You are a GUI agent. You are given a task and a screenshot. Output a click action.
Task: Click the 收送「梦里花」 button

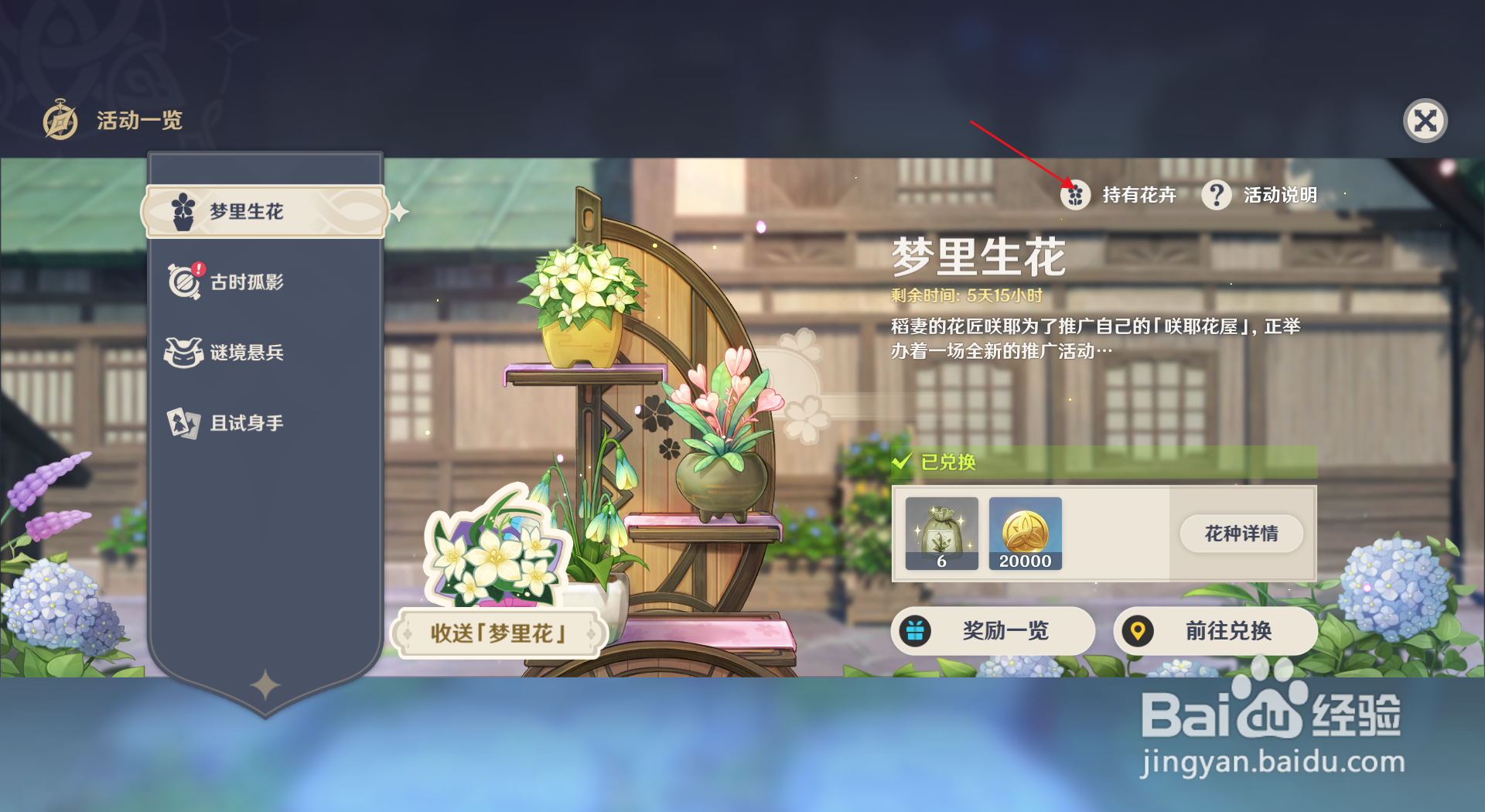click(x=498, y=632)
